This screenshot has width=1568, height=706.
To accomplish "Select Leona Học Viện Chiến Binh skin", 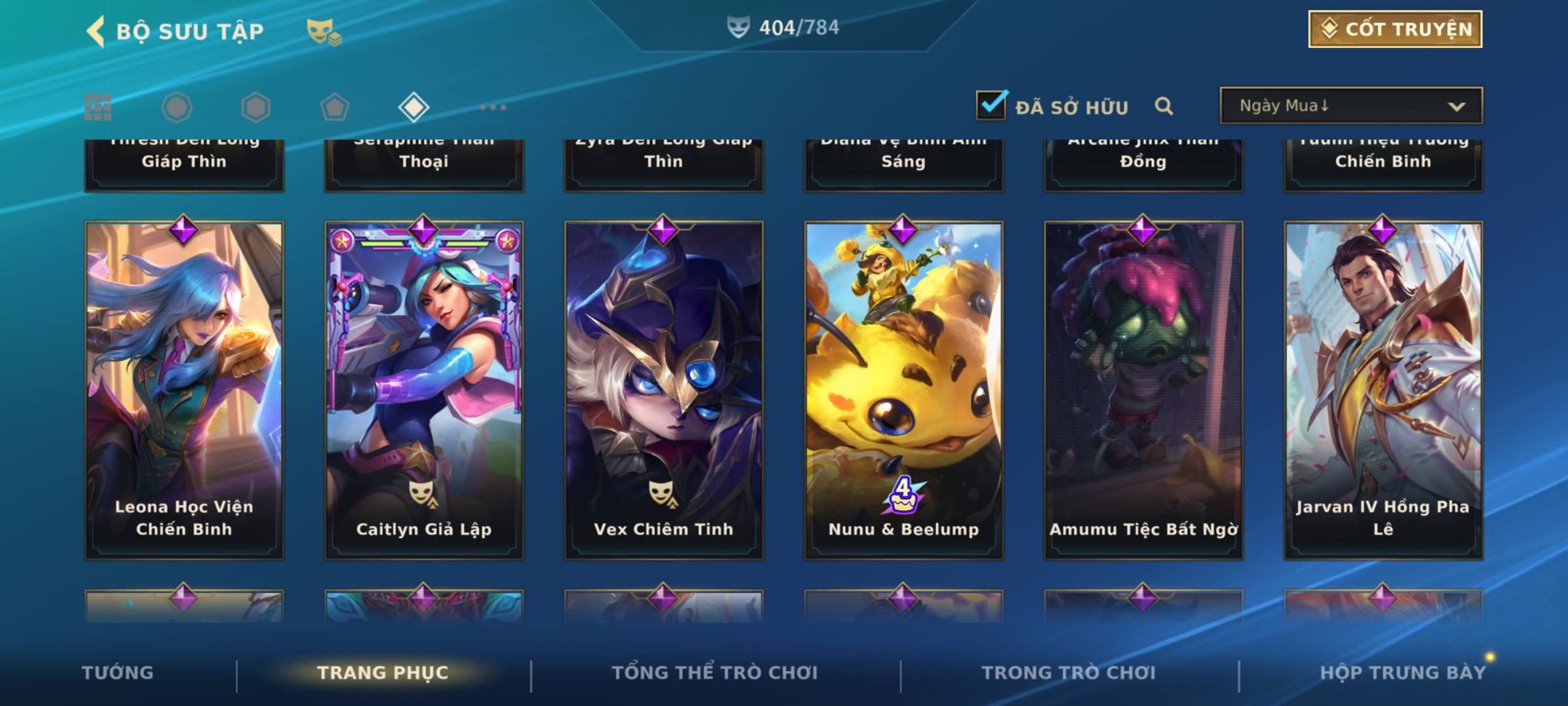I will pyautogui.click(x=184, y=390).
